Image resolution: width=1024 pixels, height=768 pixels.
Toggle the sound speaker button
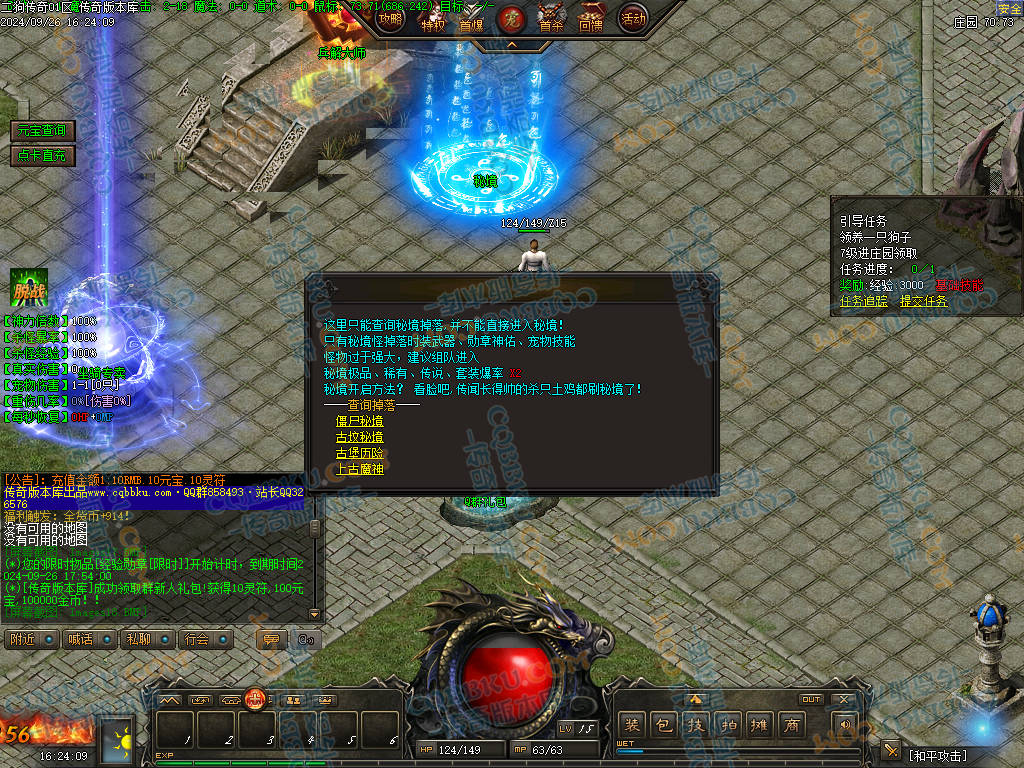tap(845, 725)
